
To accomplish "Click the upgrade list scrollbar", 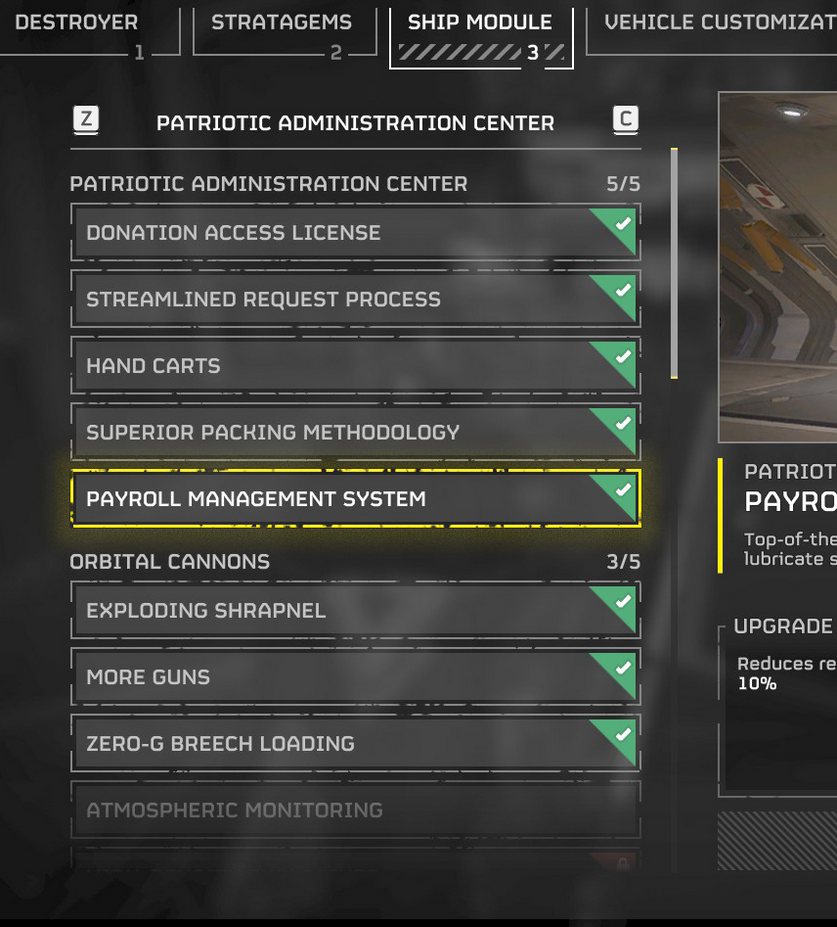I will tap(675, 263).
